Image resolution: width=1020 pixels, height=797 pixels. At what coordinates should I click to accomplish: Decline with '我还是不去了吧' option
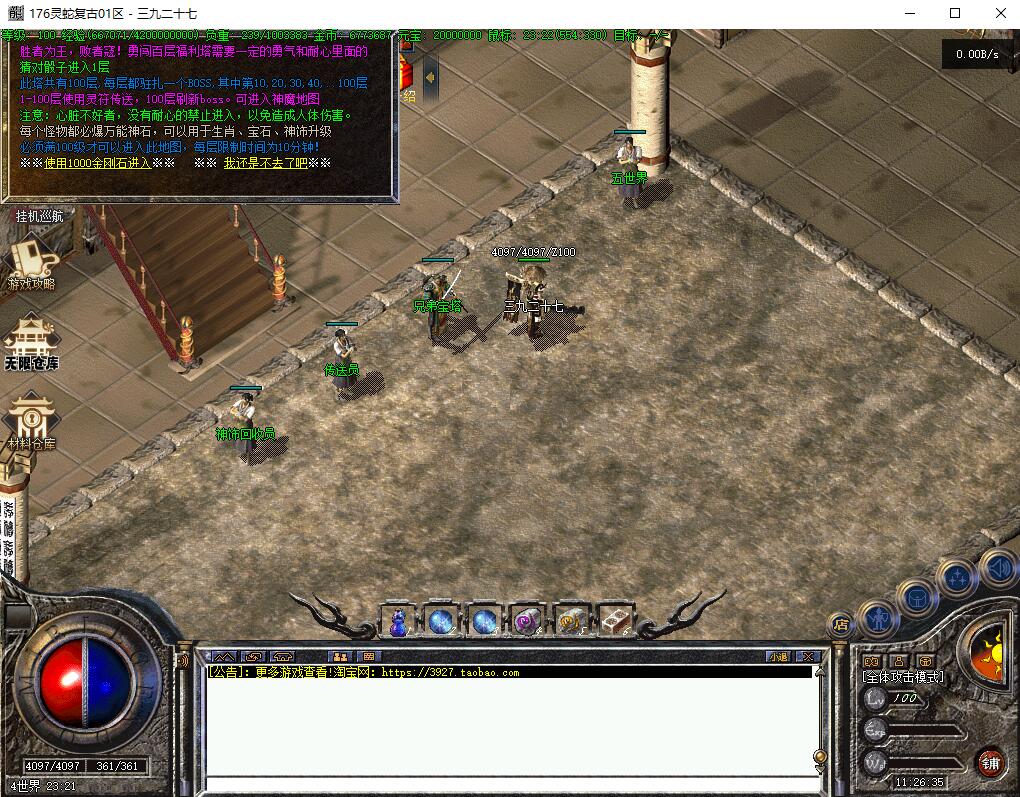[x=265, y=163]
